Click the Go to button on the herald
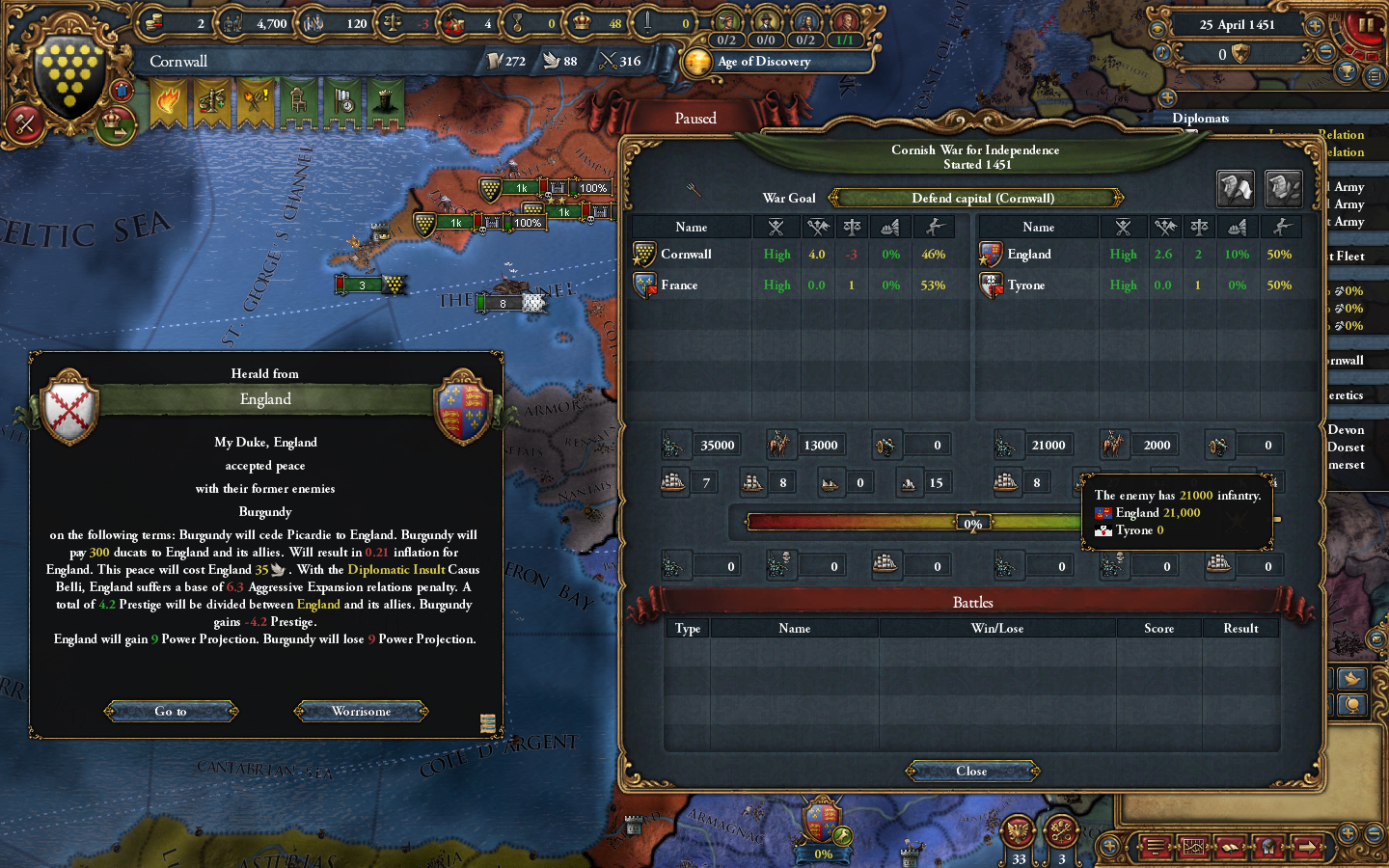Screen dimensions: 1389x868 [171, 711]
